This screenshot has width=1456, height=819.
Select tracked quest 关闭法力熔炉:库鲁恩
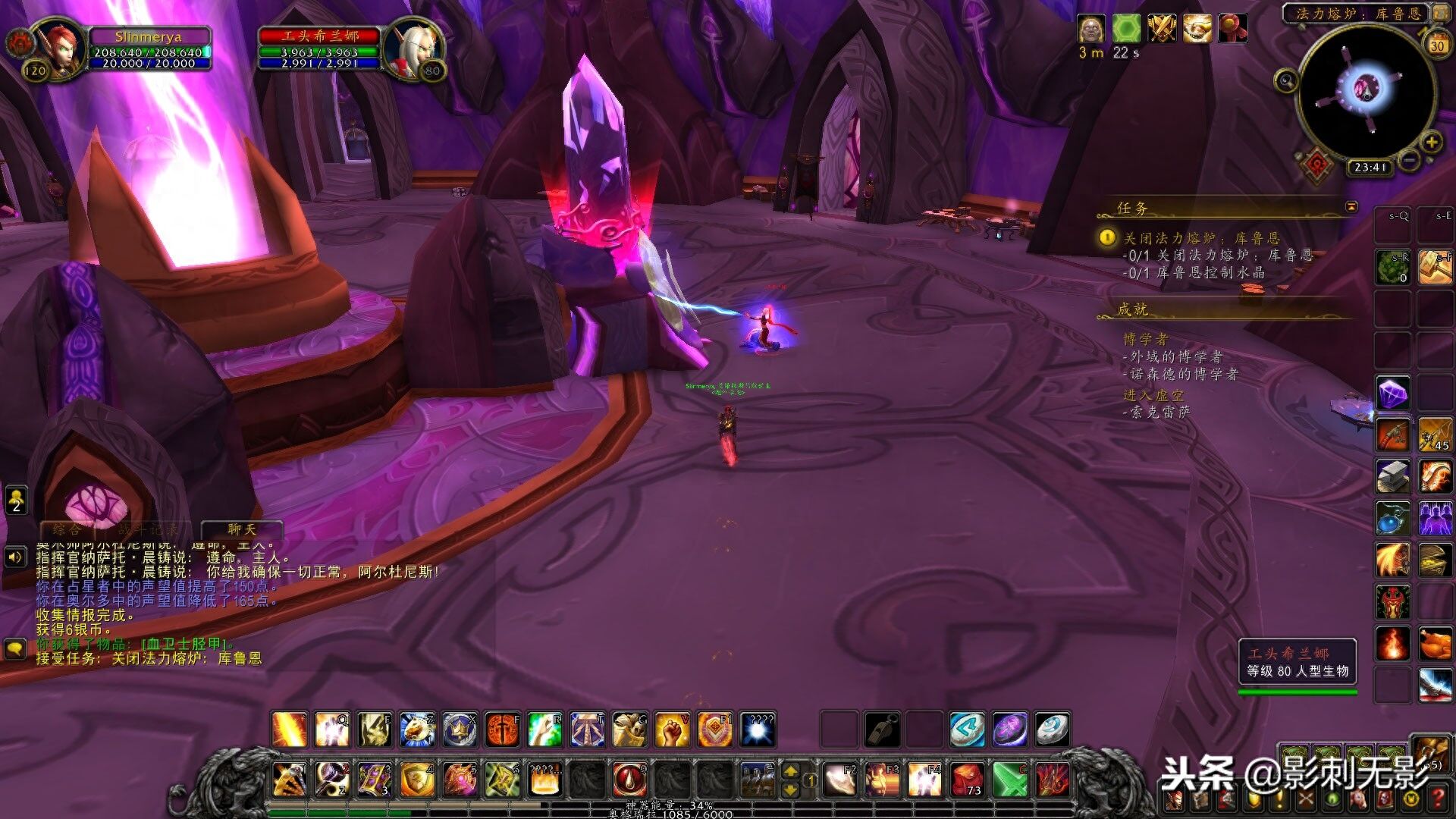click(x=1201, y=238)
